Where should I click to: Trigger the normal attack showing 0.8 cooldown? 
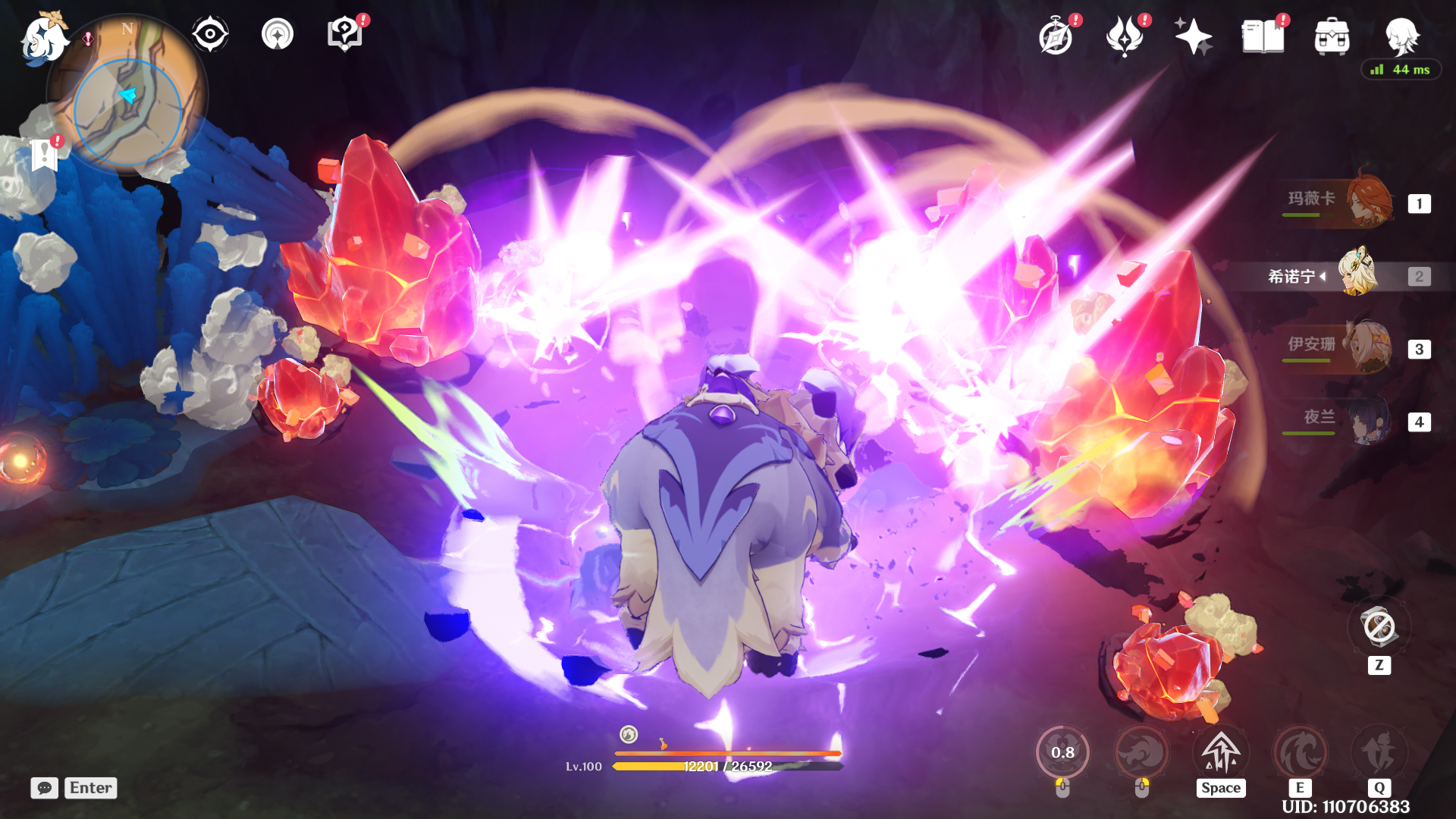point(1062,752)
